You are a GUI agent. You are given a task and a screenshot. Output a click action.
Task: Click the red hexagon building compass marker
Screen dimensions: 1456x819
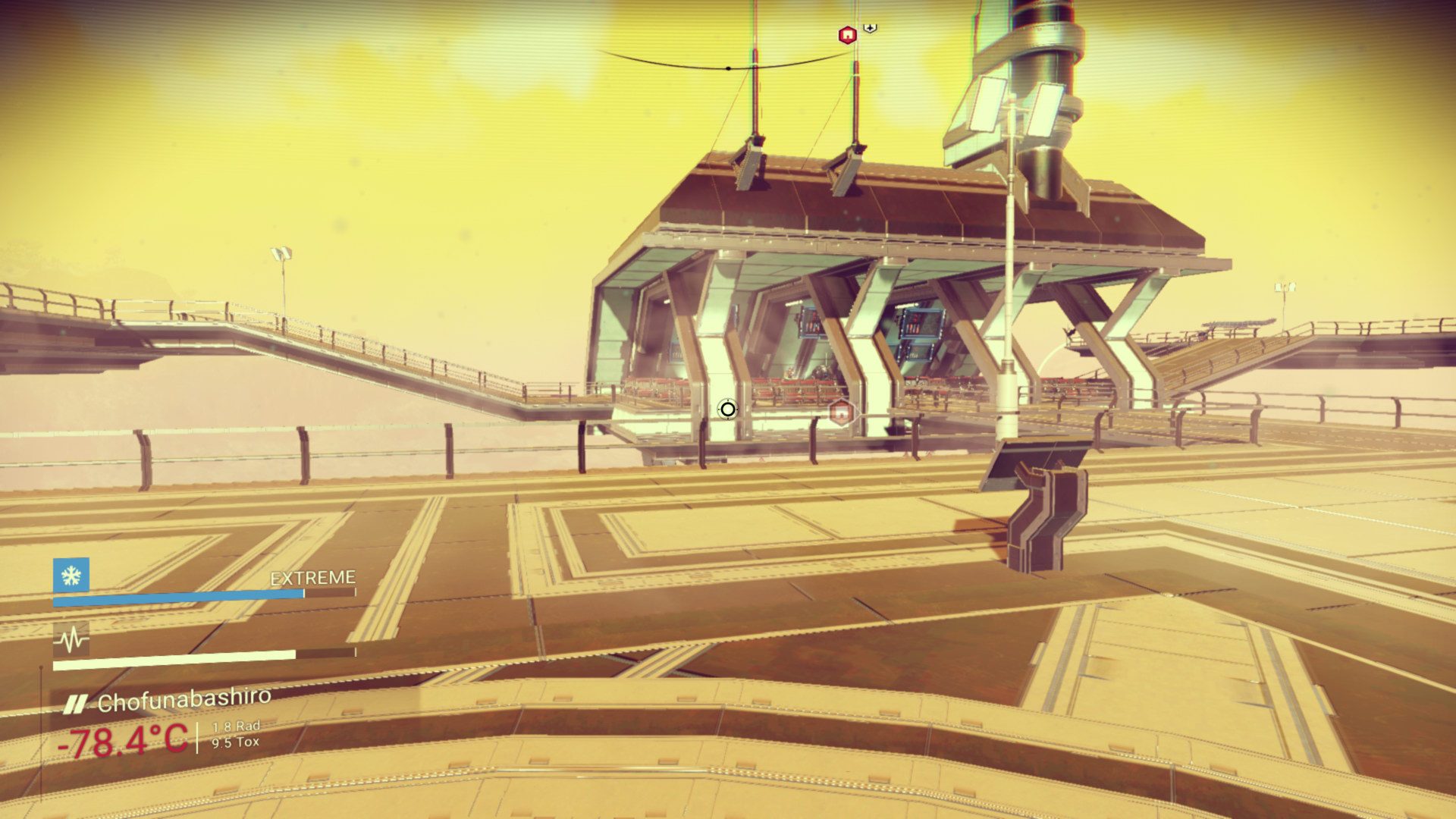tap(847, 35)
